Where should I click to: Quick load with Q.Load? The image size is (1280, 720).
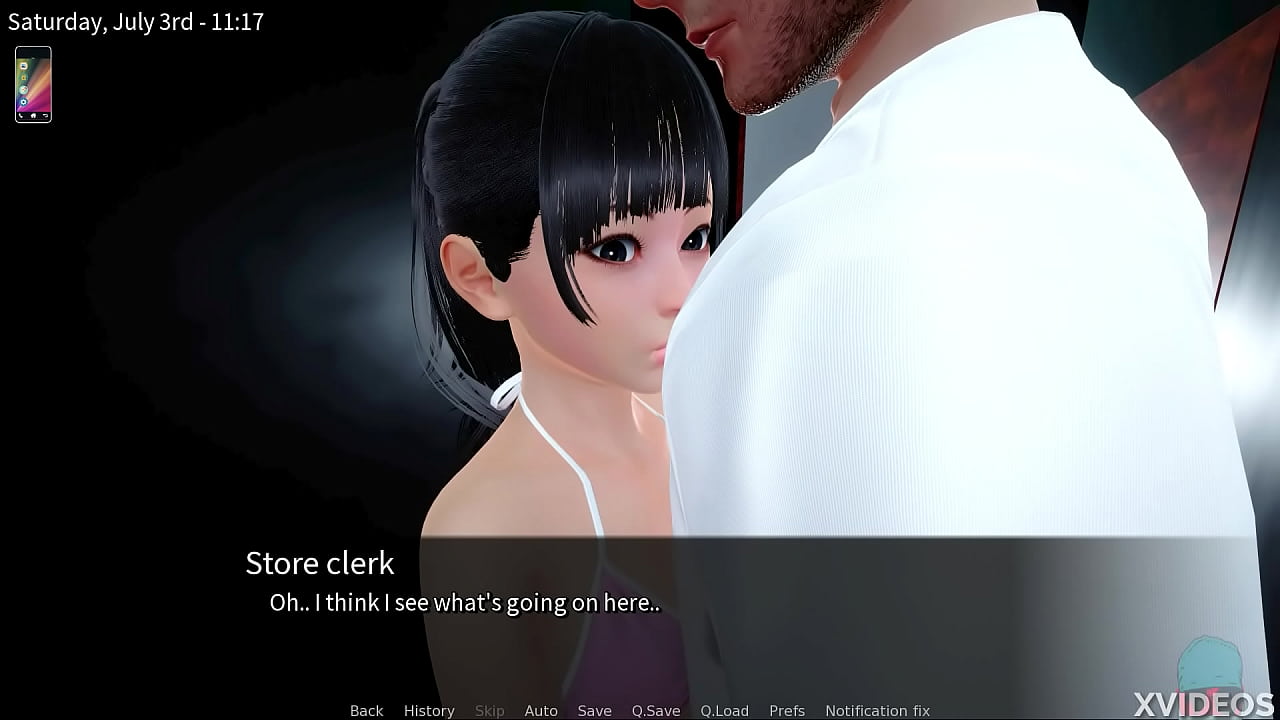pyautogui.click(x=723, y=710)
